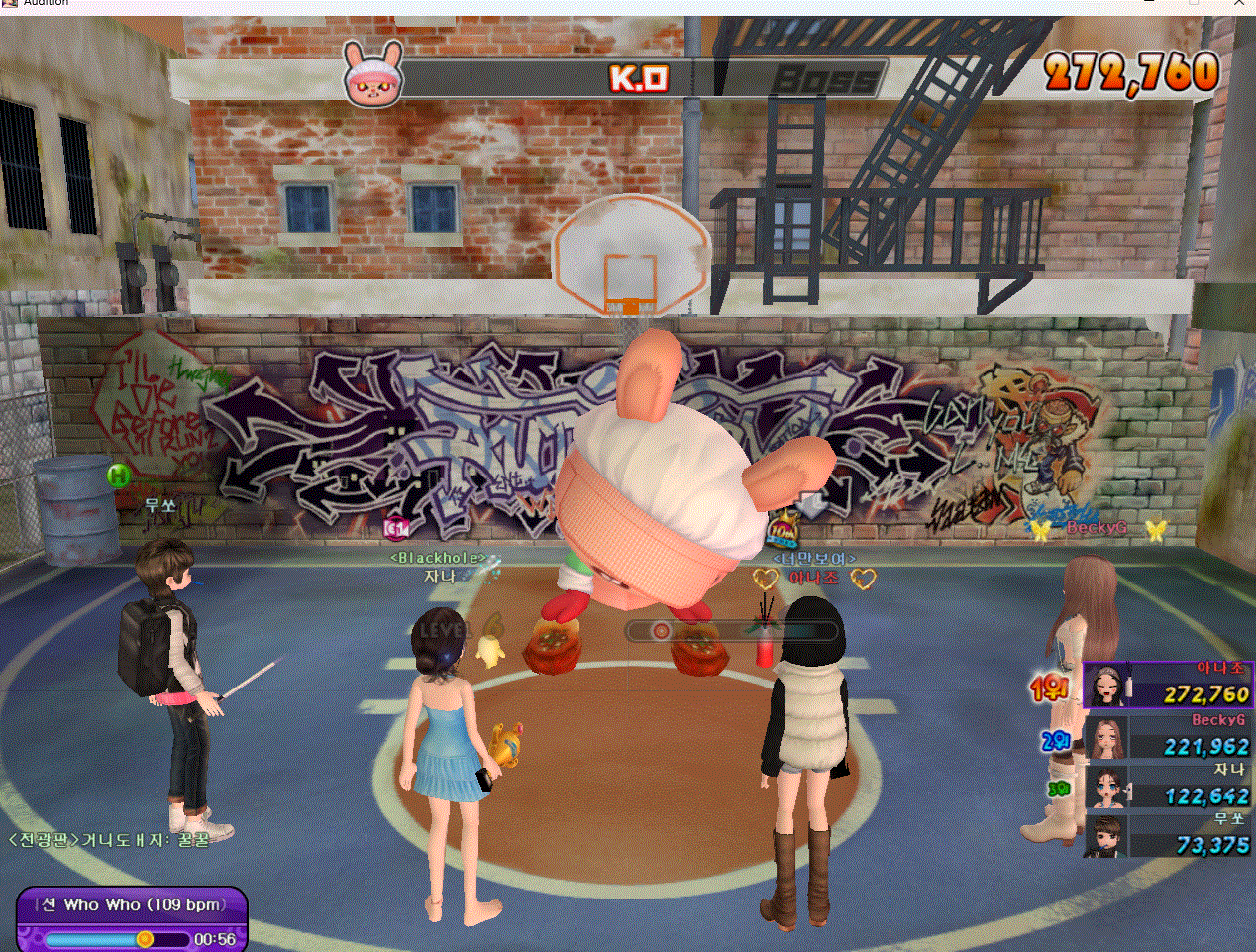1256x952 pixels.
Task: Select BeckyG's row in the ranking list
Action: click(x=1169, y=737)
